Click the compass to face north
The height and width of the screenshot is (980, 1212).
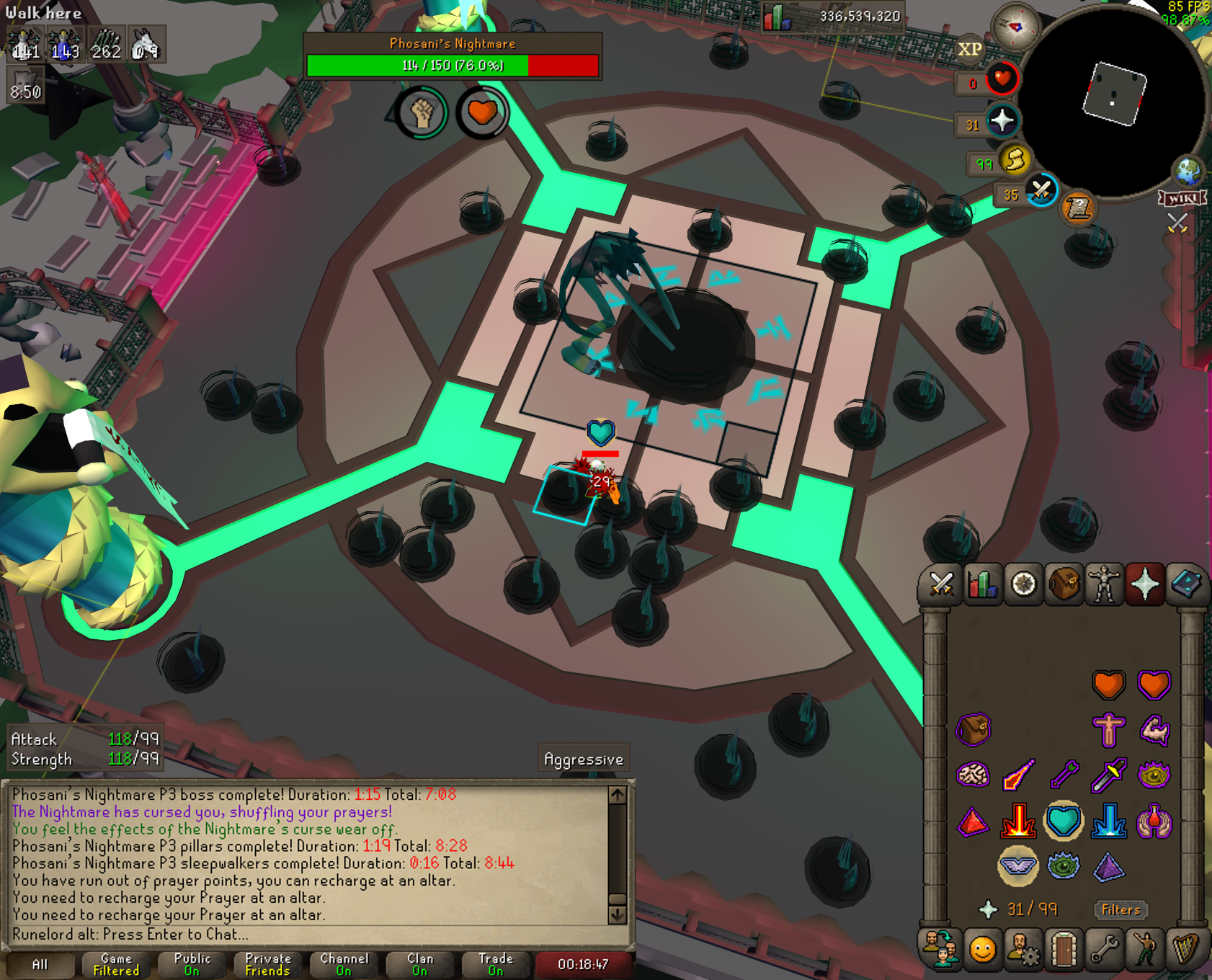pyautogui.click(x=1016, y=27)
